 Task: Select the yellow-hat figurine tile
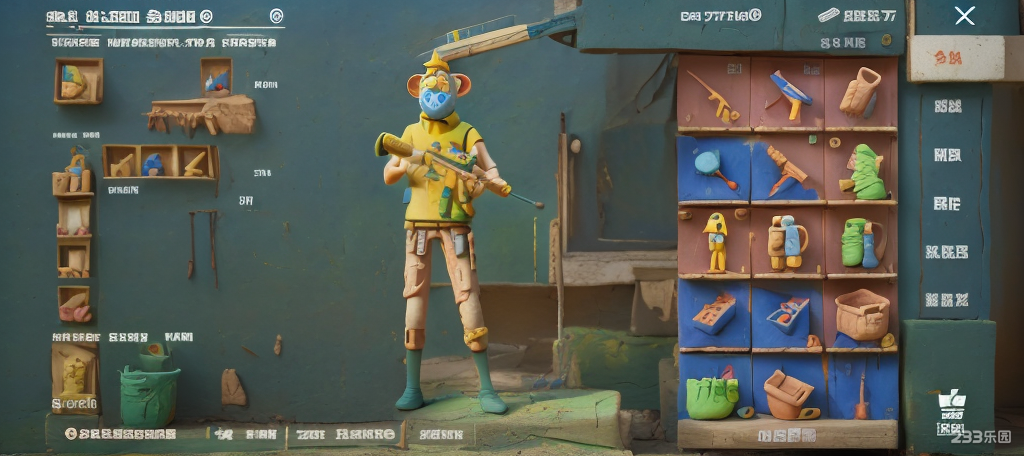(x=715, y=241)
